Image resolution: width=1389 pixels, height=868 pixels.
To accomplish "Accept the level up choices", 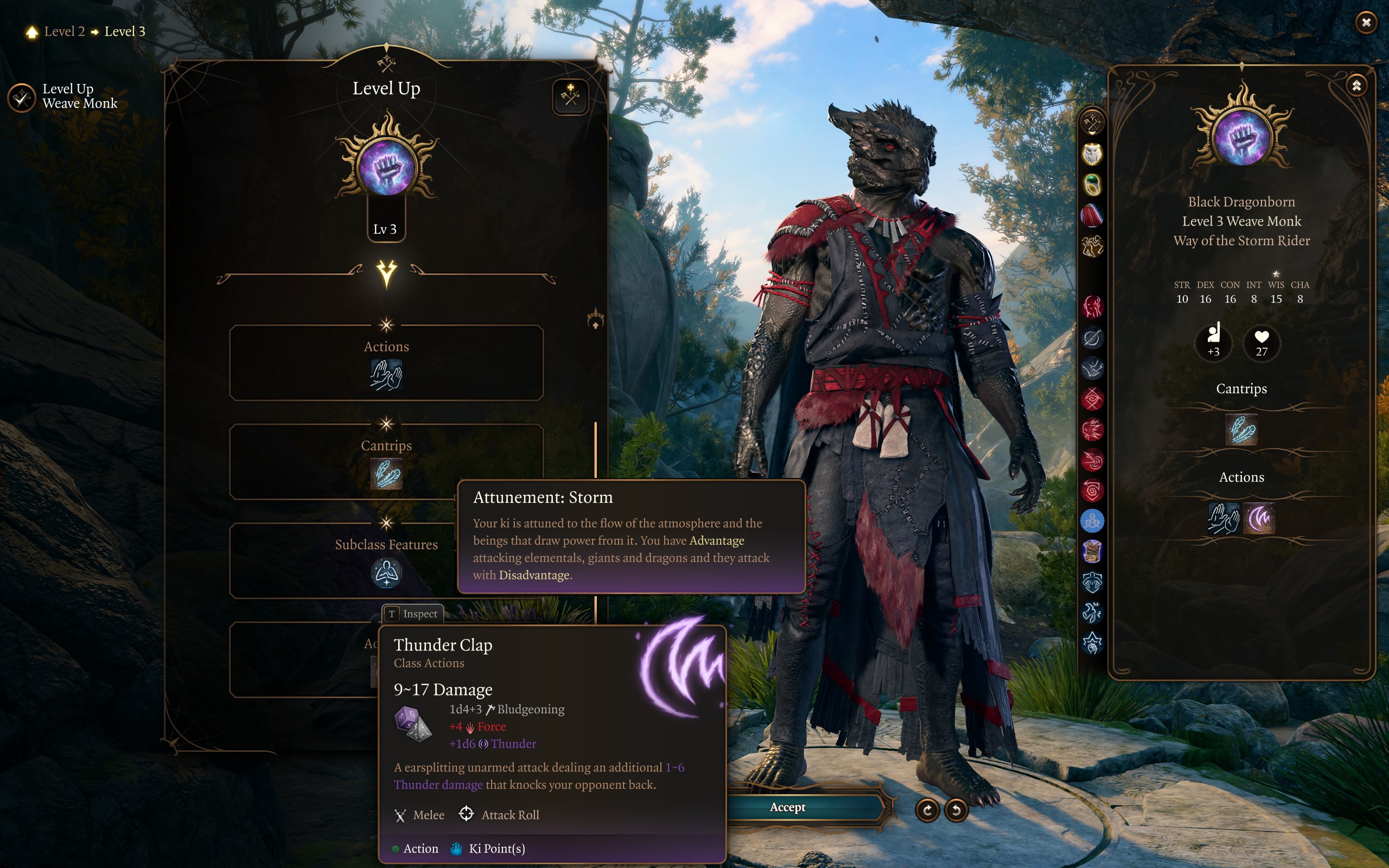I will click(x=787, y=807).
